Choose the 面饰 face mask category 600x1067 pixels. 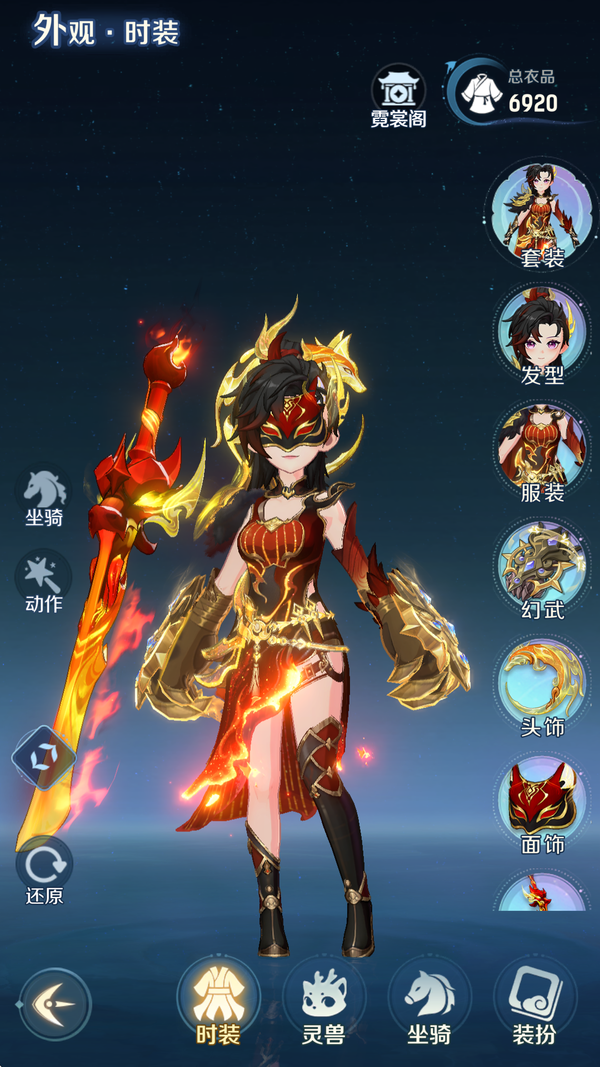542,802
